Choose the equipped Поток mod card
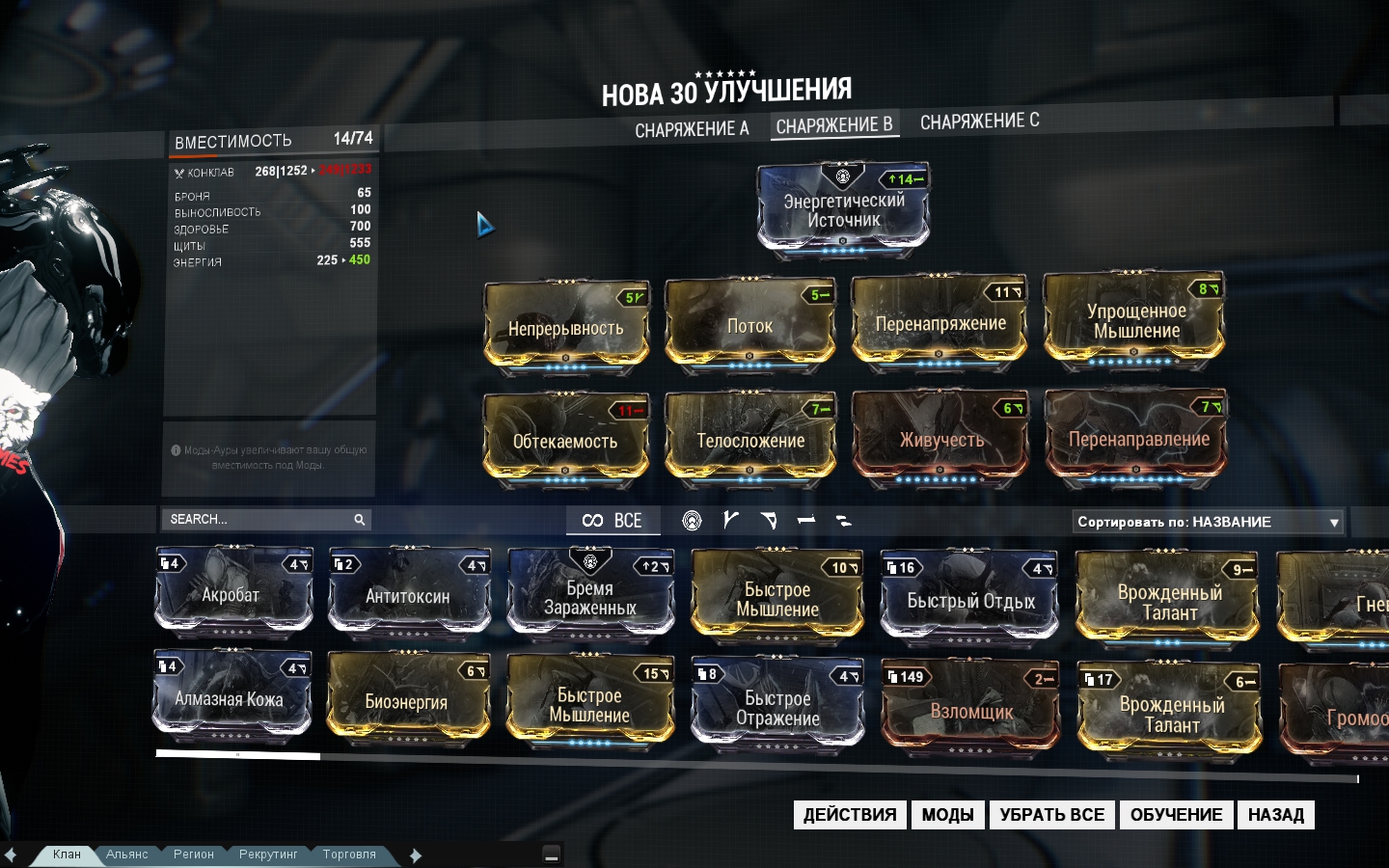This screenshot has height=868, width=1389. 749,326
